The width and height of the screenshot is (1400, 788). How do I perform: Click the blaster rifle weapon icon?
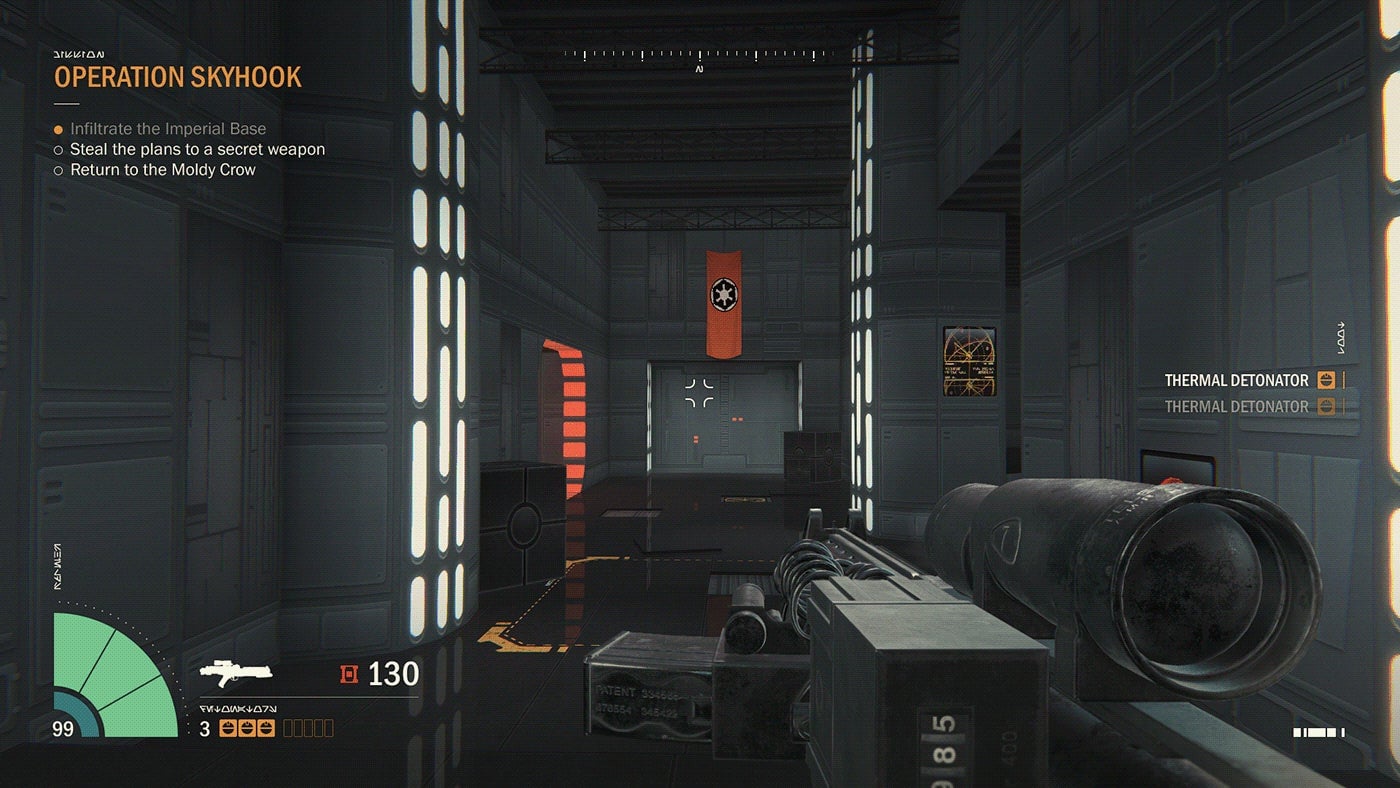coord(236,673)
